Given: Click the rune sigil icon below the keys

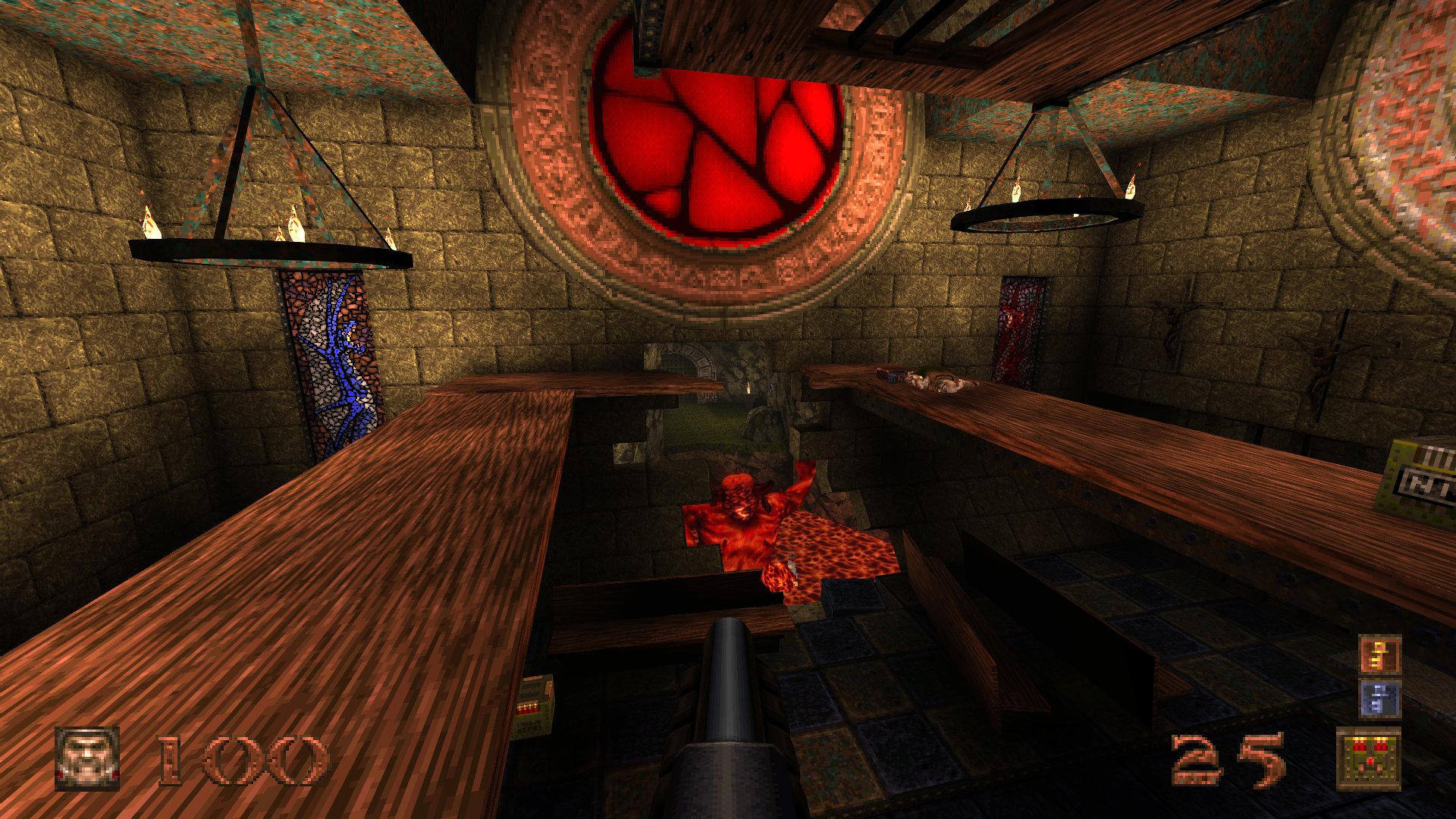Looking at the screenshot, I should pos(1379,758).
